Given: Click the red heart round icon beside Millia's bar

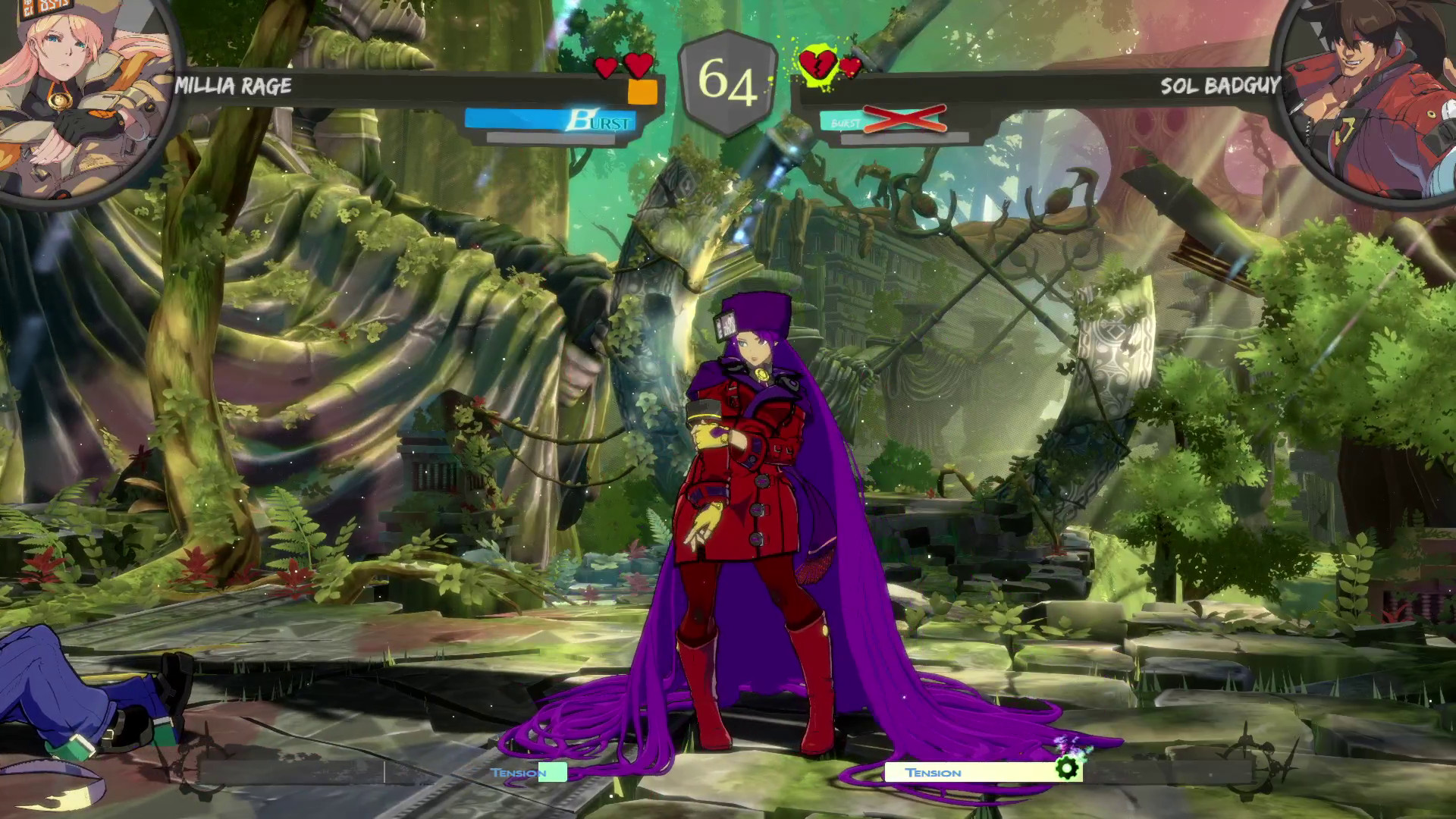Looking at the screenshot, I should [605, 67].
